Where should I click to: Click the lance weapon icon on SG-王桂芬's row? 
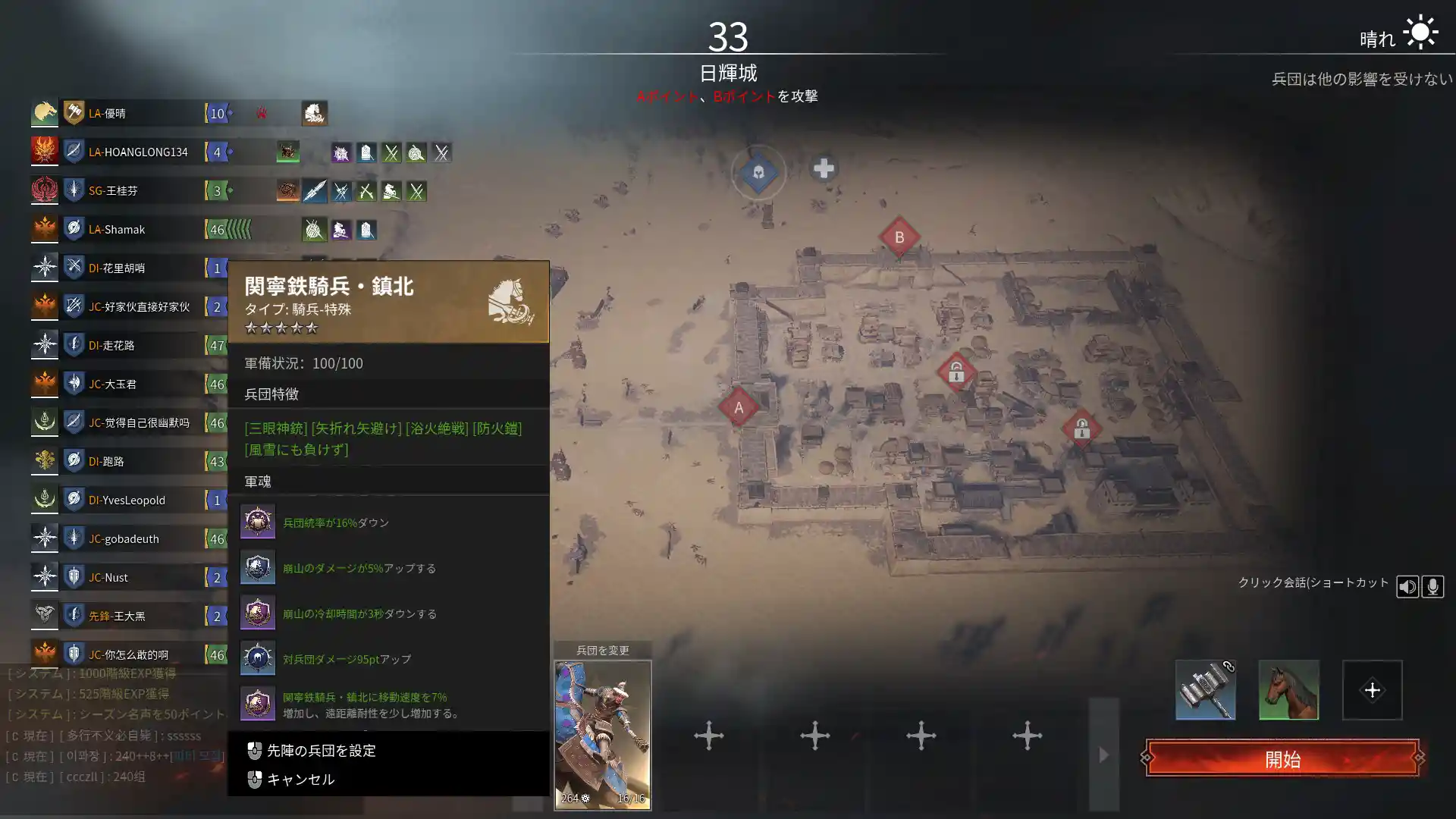[x=315, y=190]
